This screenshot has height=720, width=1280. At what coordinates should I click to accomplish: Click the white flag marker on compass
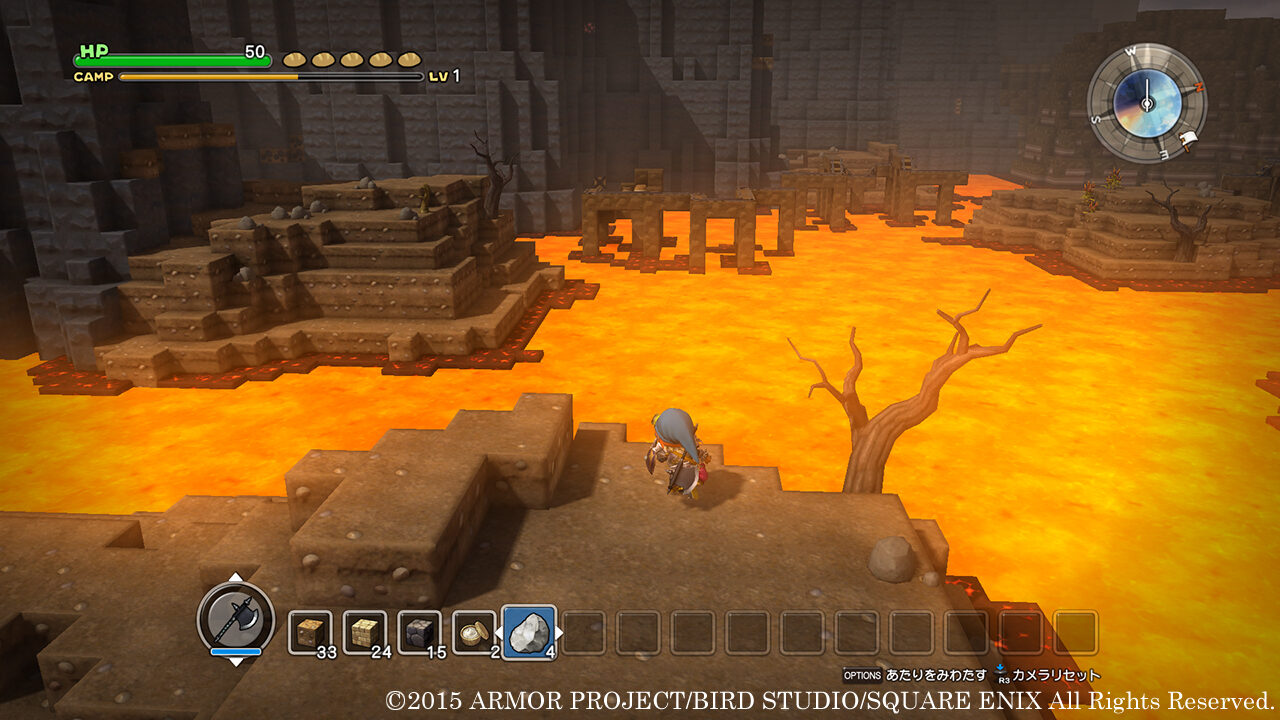pos(1189,140)
